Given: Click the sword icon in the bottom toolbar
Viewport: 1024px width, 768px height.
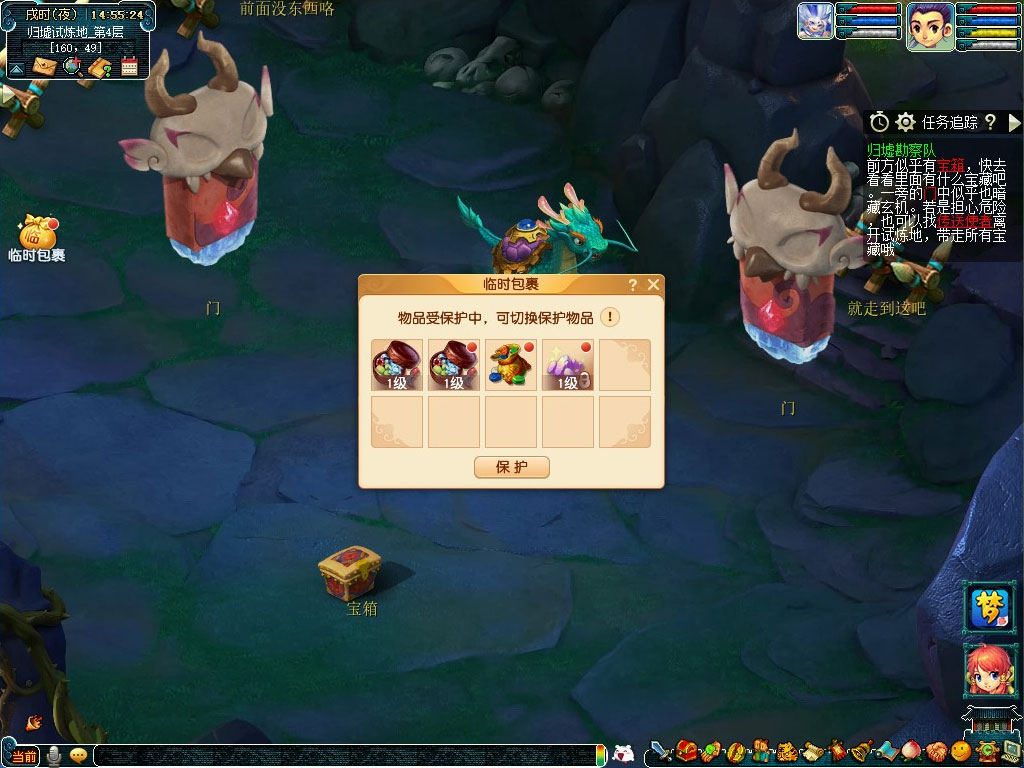Looking at the screenshot, I should point(660,750).
